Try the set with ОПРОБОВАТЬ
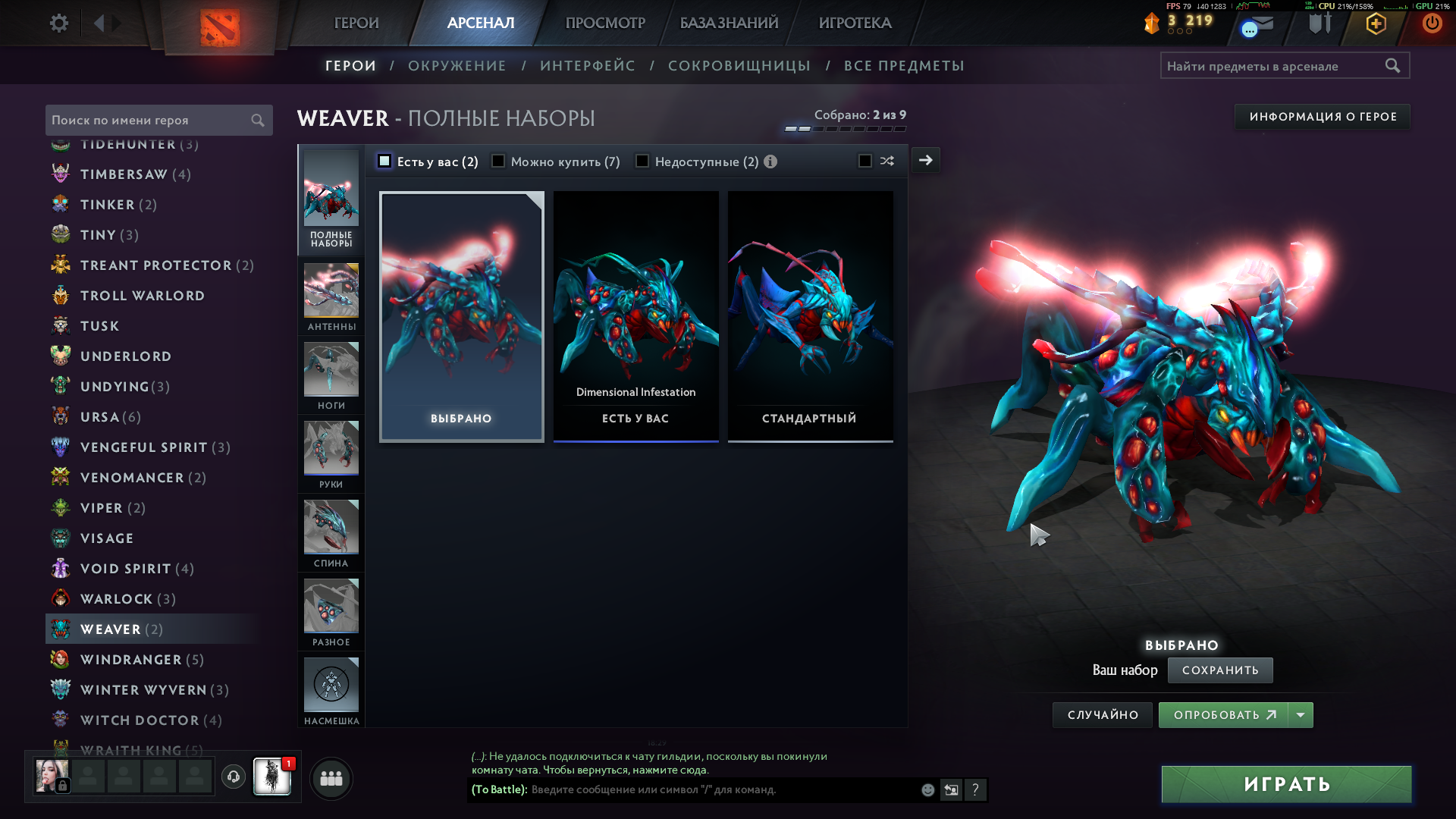 (1222, 715)
